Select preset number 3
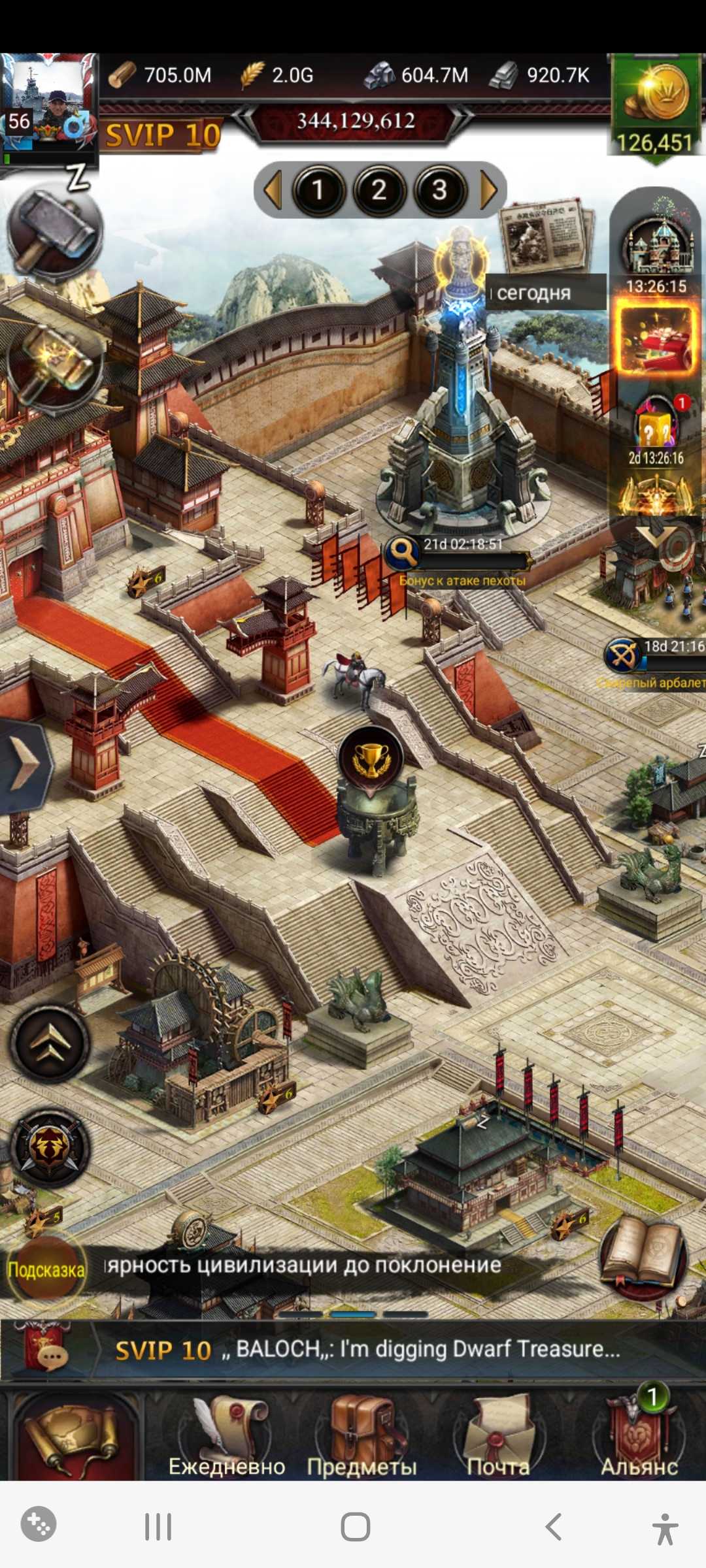This screenshot has width=706, height=1568. point(439,190)
